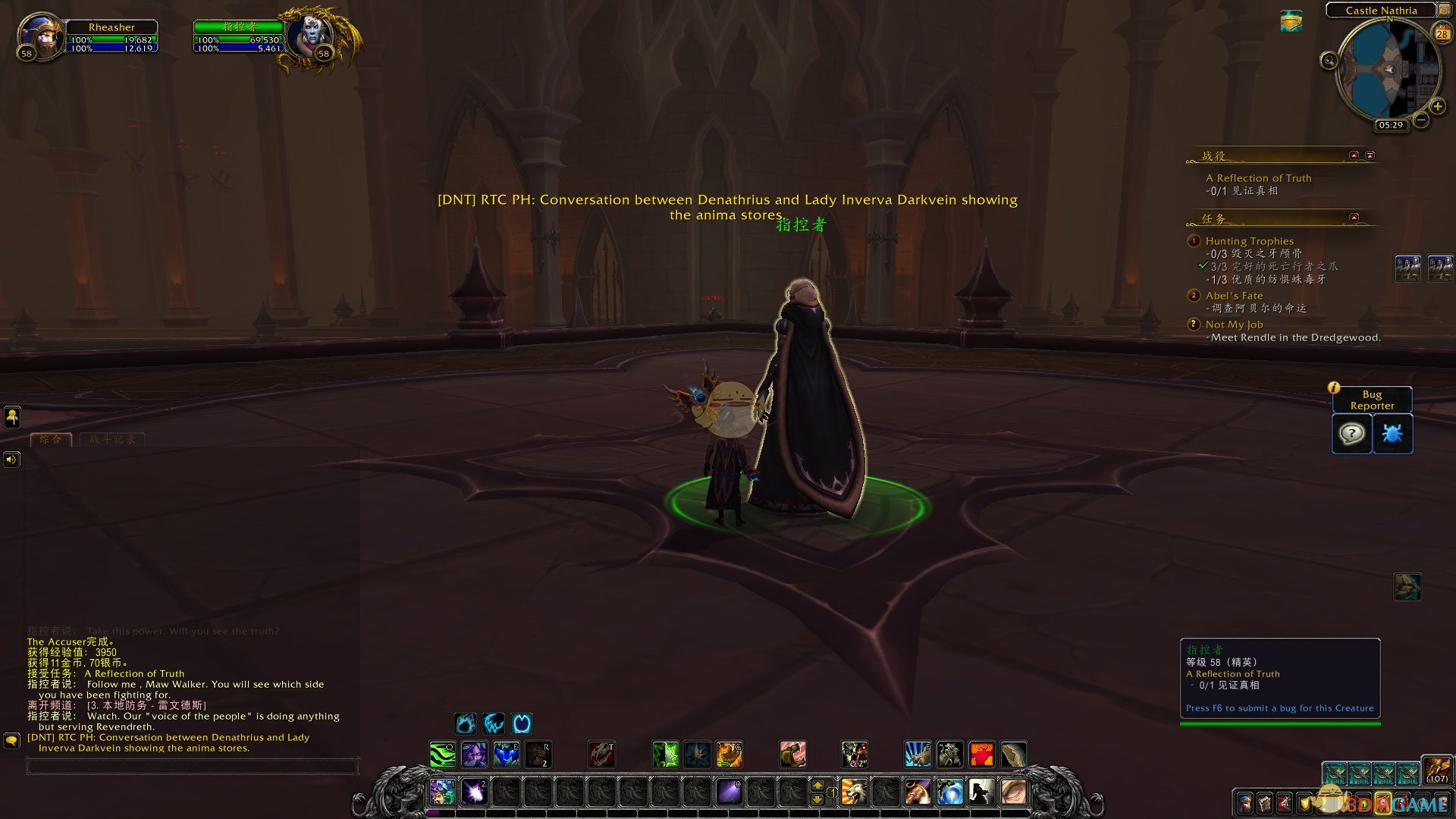Open the A Reflection of Truth campaign quest
The height and width of the screenshot is (819, 1456).
(1258, 178)
